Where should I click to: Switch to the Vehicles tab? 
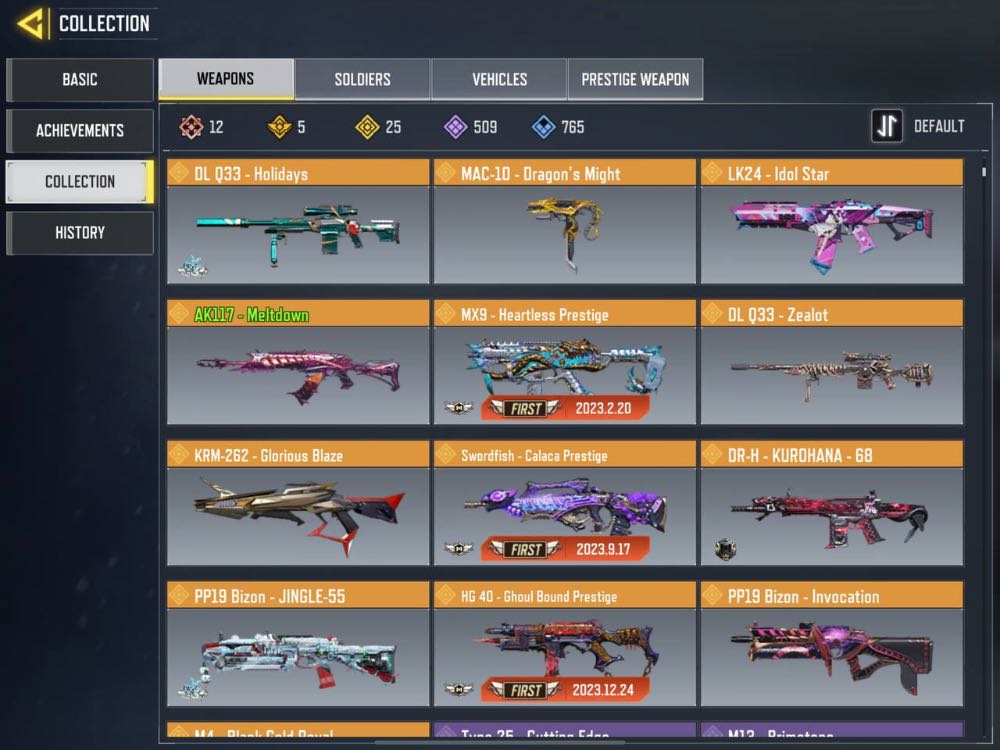tap(499, 79)
